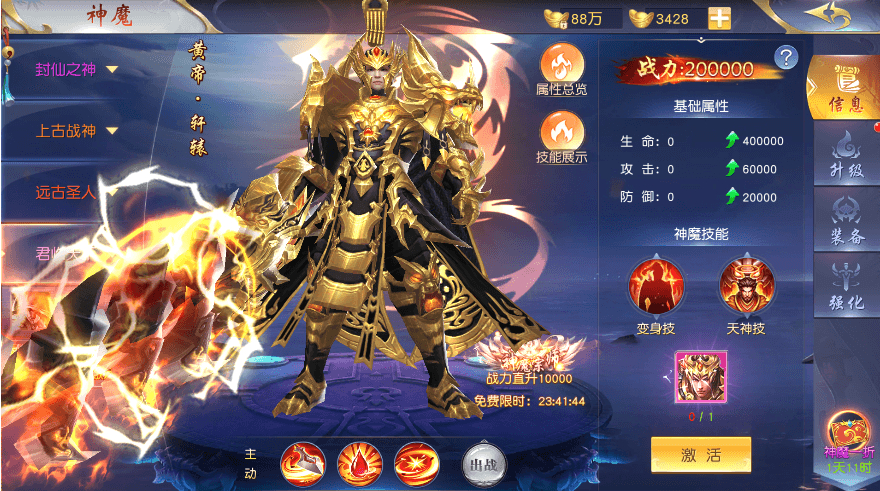
Task: Click the golden plus button to add currency
Action: point(719,18)
